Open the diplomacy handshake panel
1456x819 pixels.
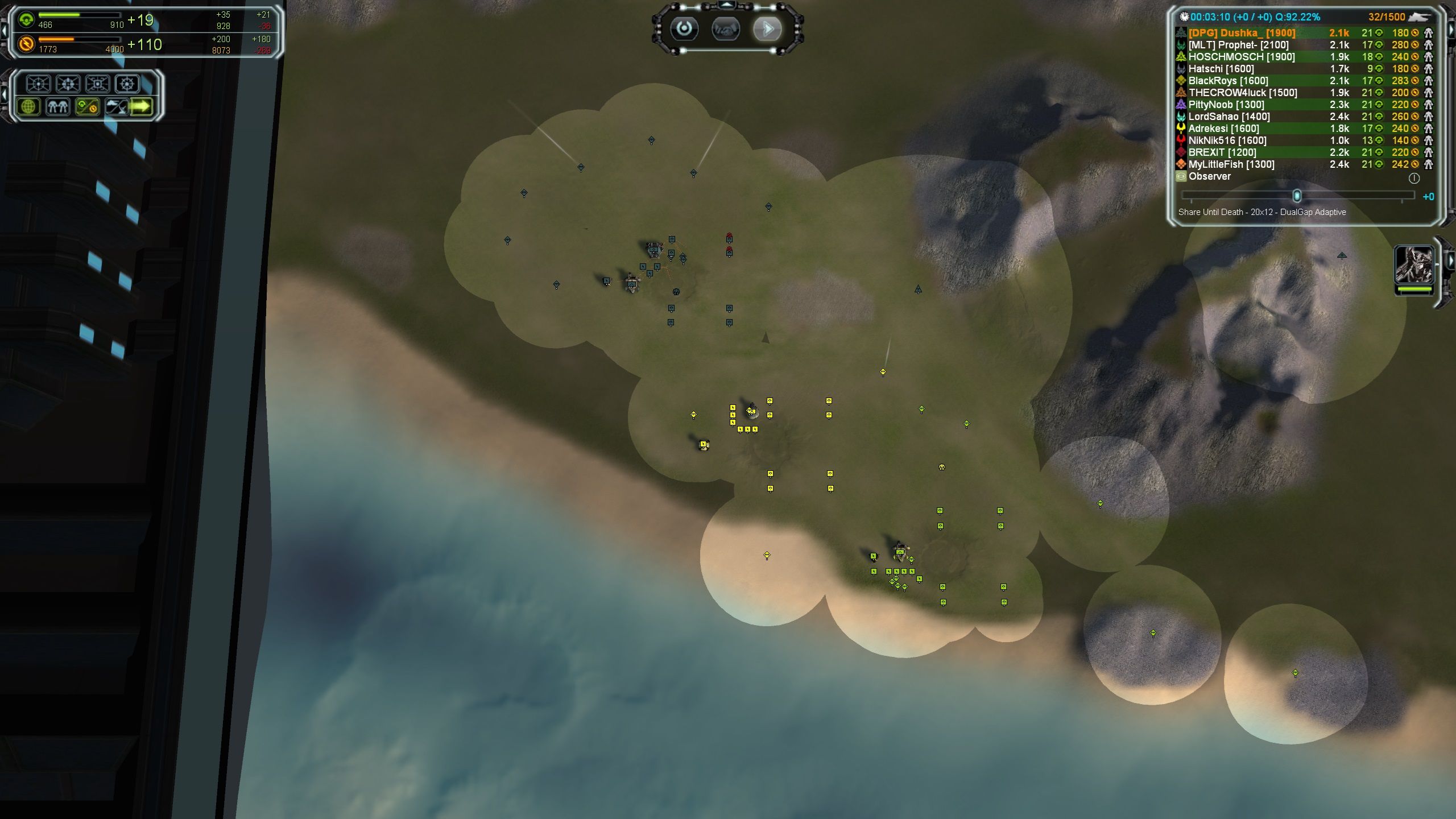pos(726,29)
